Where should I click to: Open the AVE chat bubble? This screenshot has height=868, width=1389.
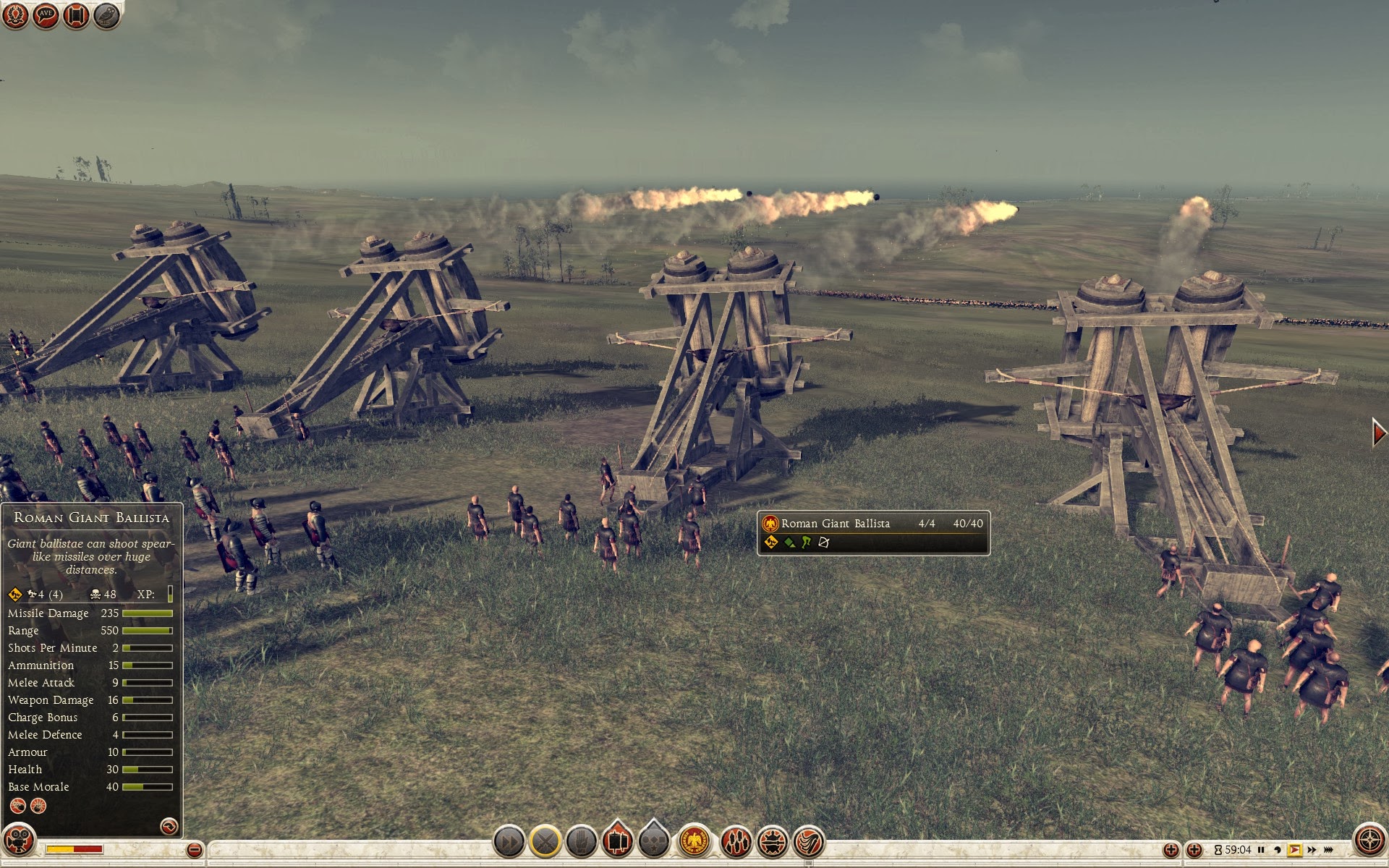[x=46, y=15]
